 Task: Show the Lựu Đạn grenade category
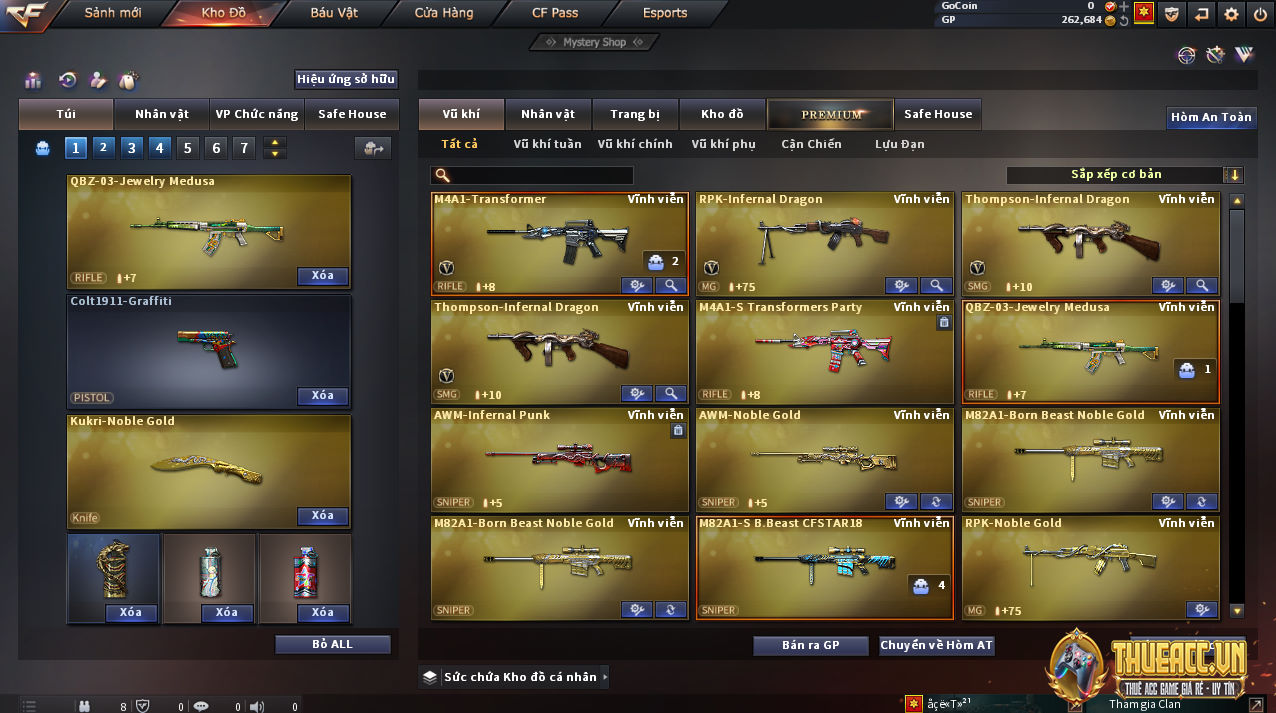(900, 144)
